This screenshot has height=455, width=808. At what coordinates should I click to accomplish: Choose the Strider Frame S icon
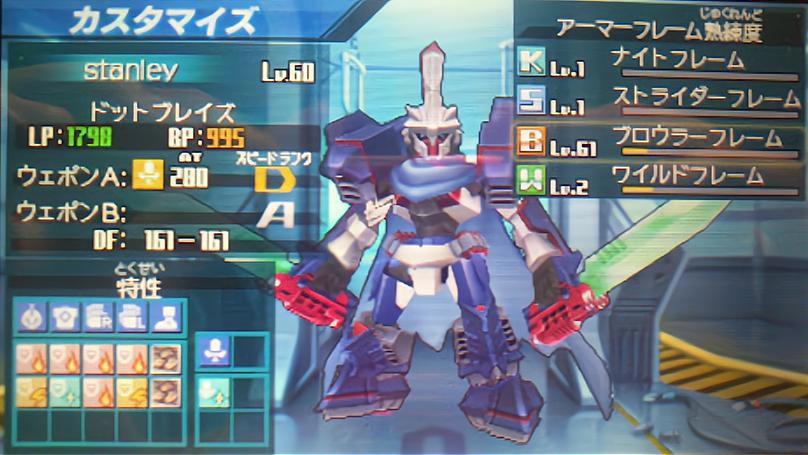coord(532,100)
